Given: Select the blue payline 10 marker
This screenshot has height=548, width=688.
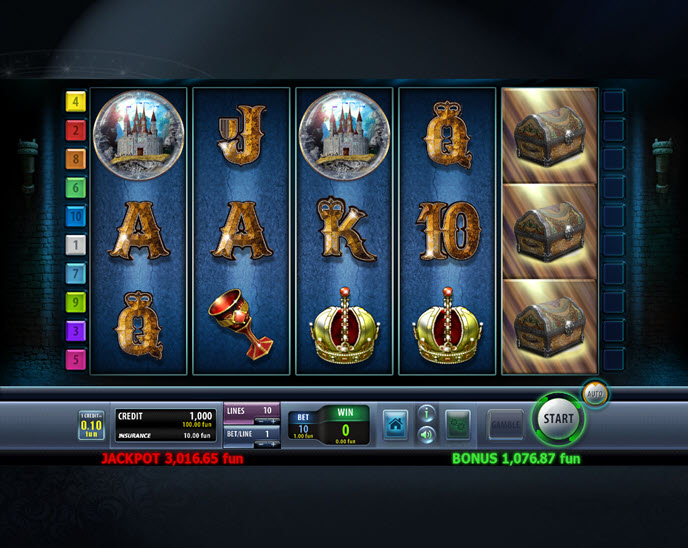Looking at the screenshot, I should pyautogui.click(x=75, y=215).
